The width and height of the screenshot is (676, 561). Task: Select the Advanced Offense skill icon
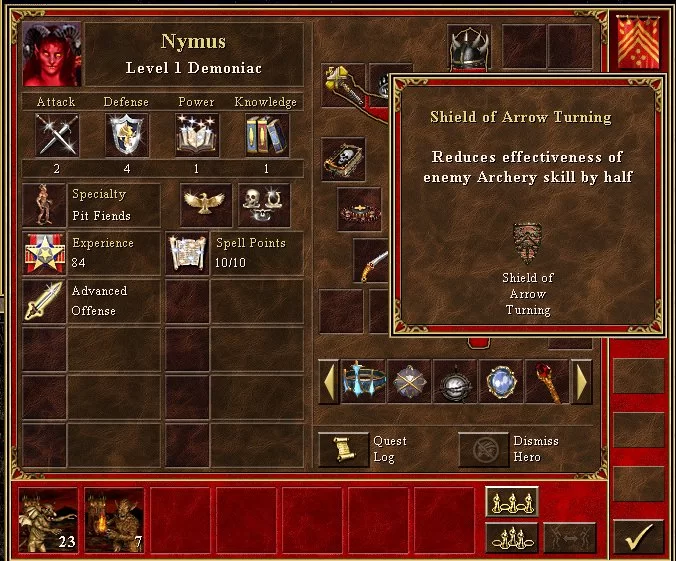(x=43, y=301)
